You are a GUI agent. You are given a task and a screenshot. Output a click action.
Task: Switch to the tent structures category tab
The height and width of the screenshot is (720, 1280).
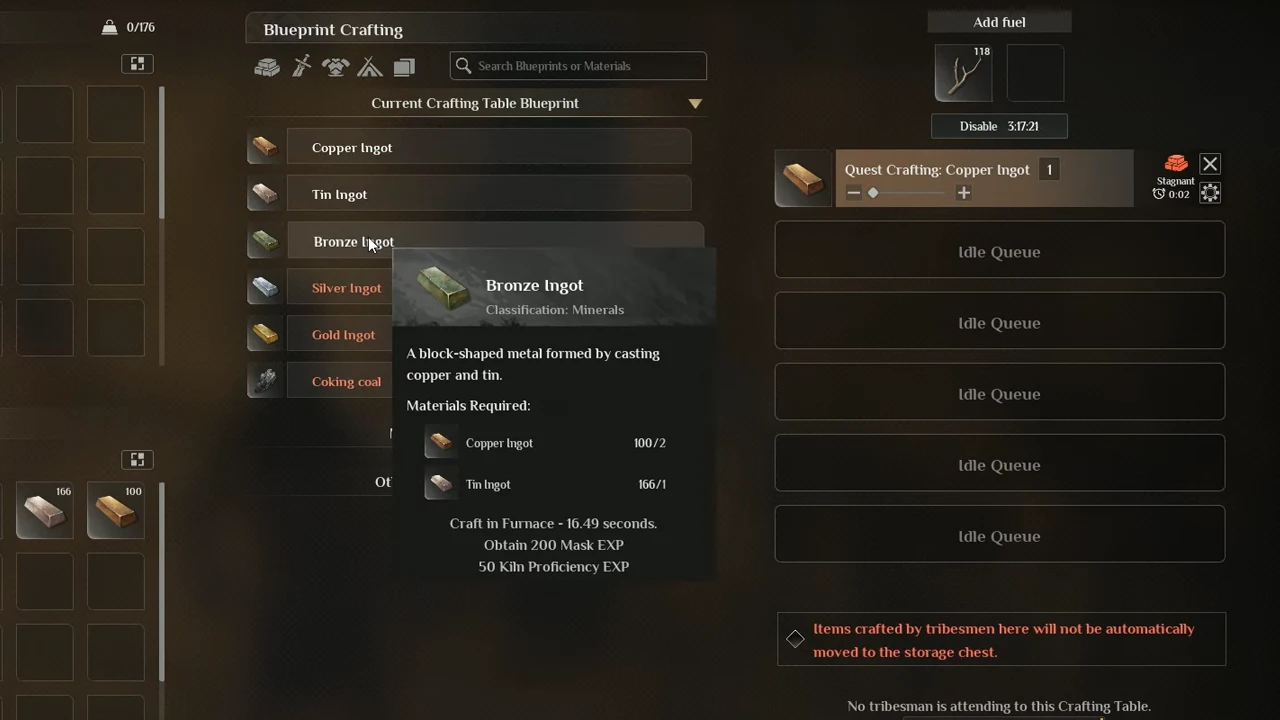[x=370, y=67]
